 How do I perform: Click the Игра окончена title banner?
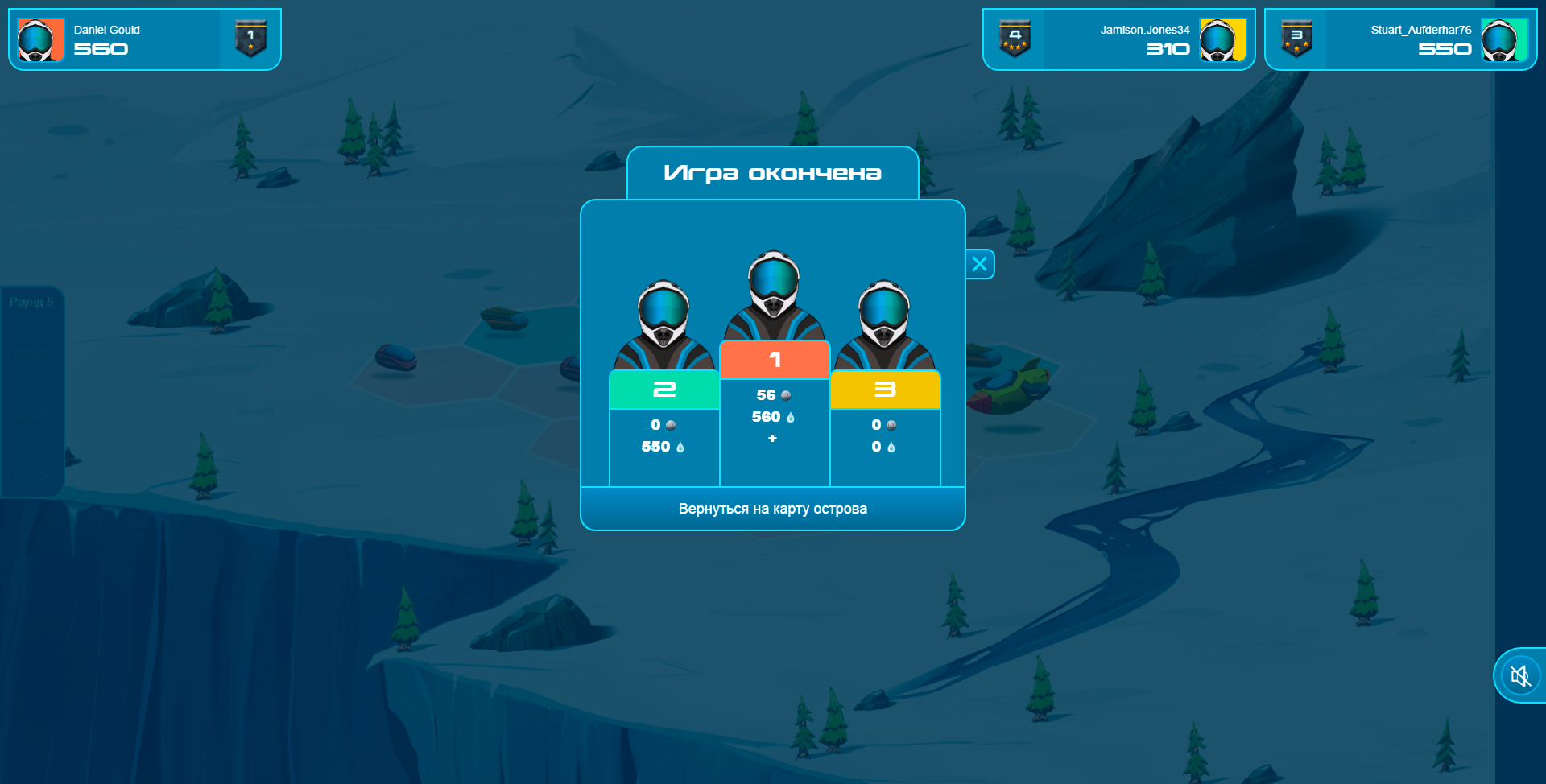coord(772,172)
